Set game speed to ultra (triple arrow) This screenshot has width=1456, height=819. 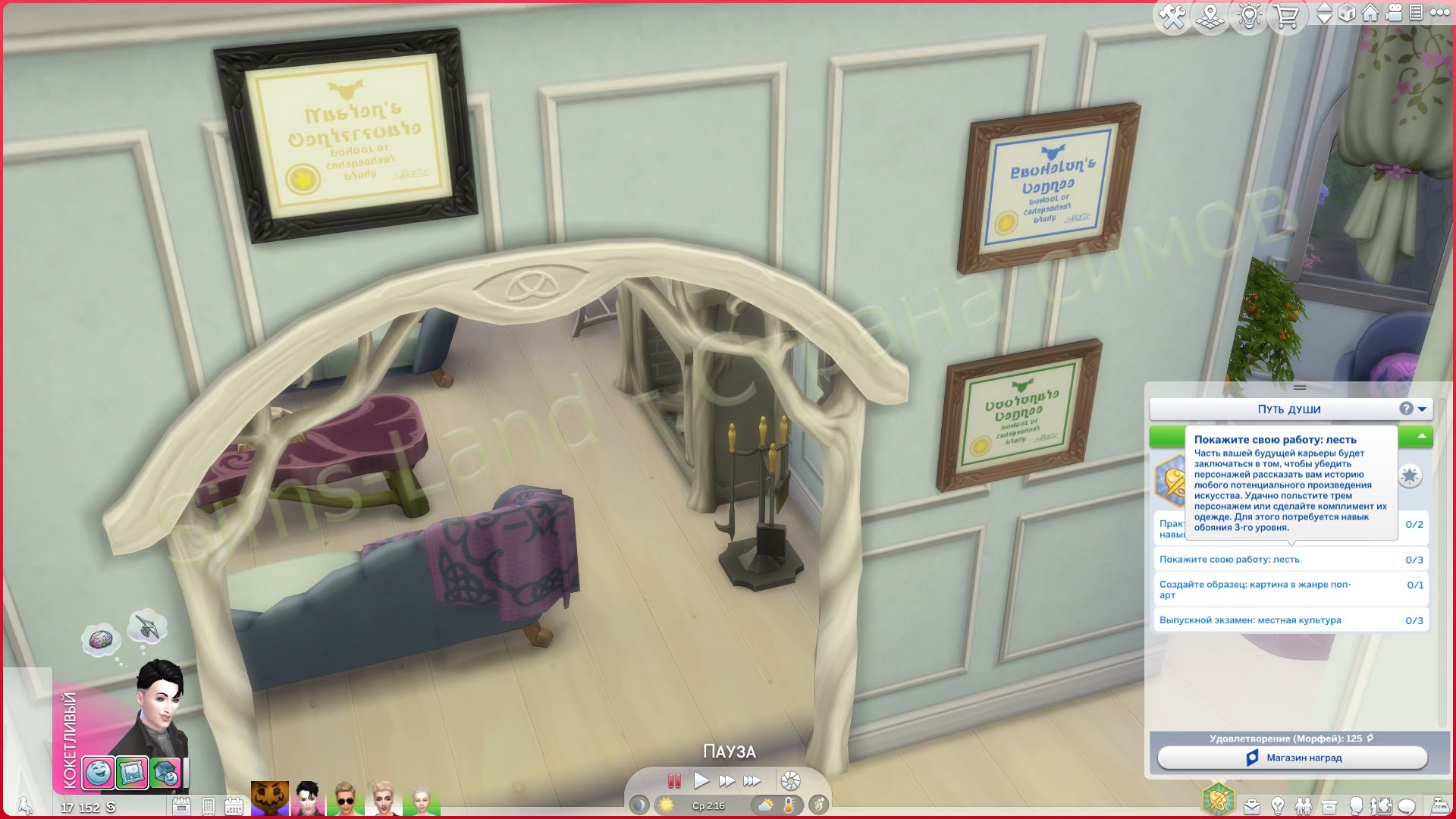pos(752,780)
